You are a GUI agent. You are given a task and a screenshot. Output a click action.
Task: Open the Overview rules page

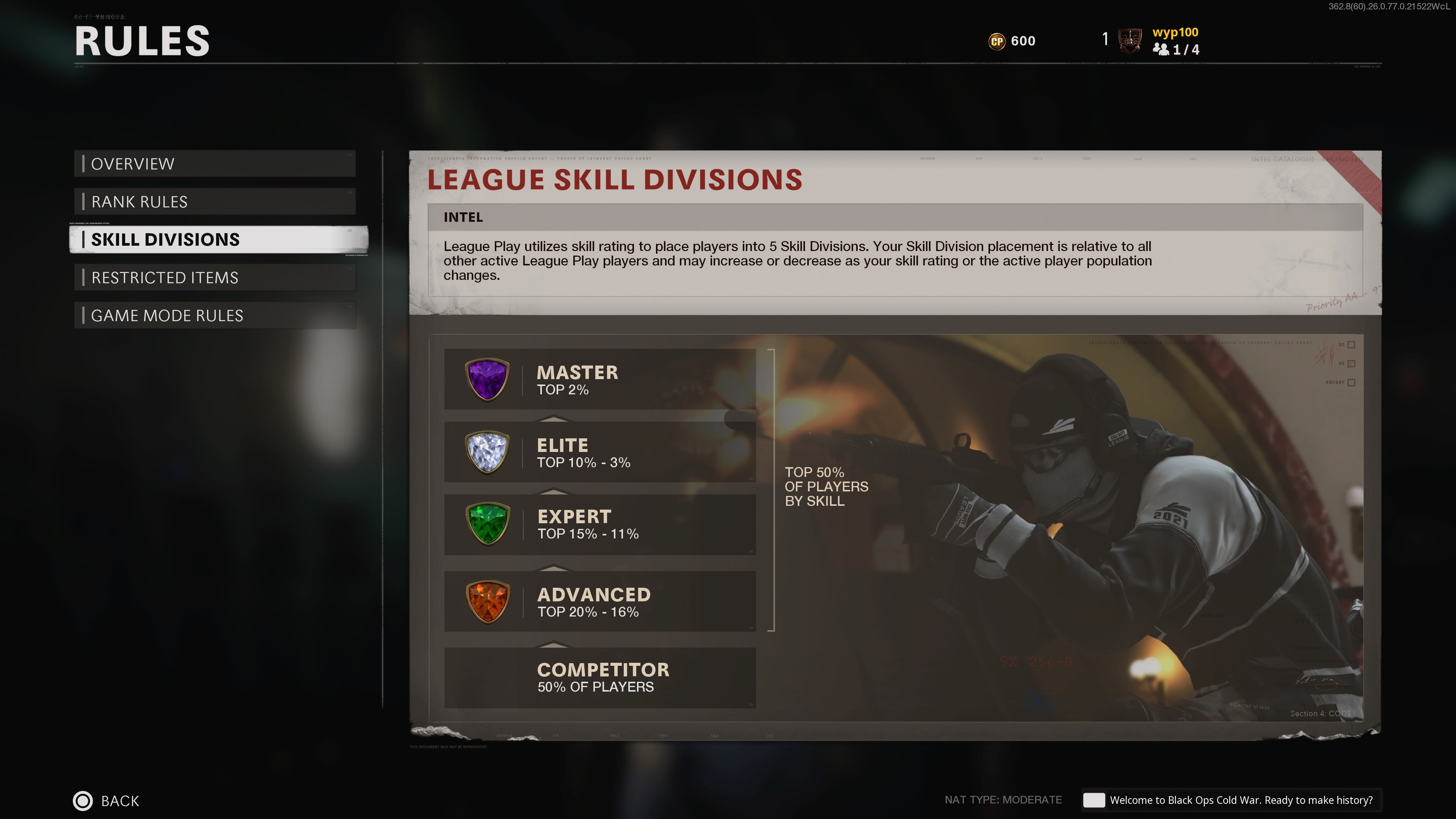[215, 164]
